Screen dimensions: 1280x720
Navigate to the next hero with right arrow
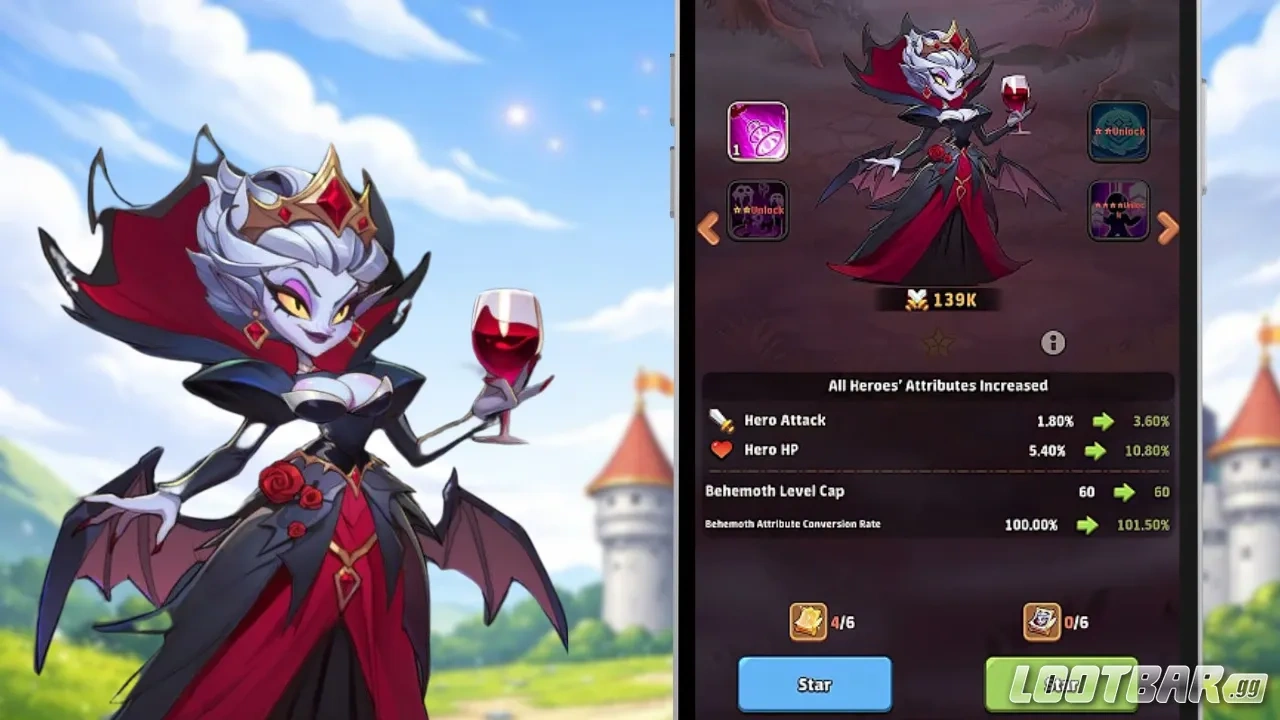point(1169,228)
